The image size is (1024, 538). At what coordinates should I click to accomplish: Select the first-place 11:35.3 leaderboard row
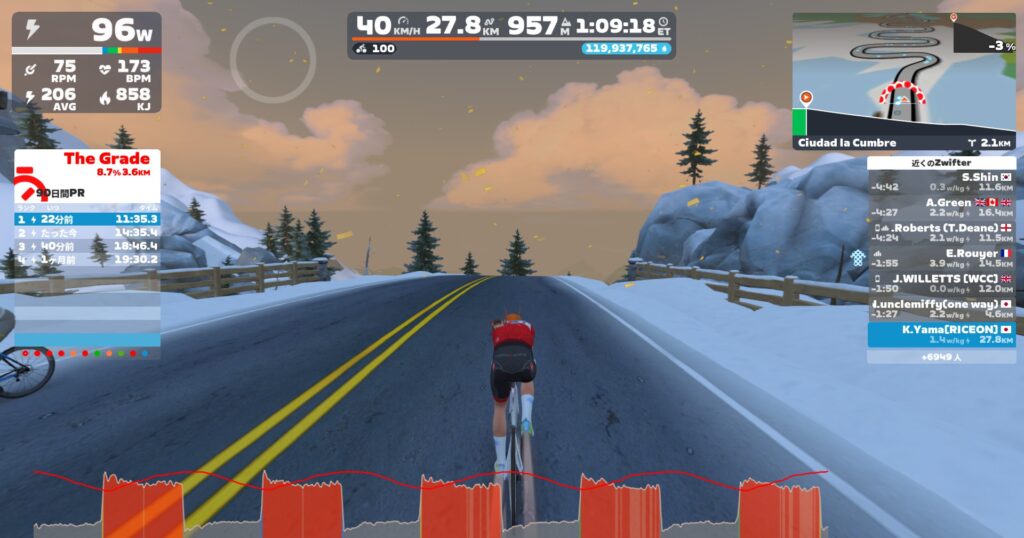tap(87, 218)
